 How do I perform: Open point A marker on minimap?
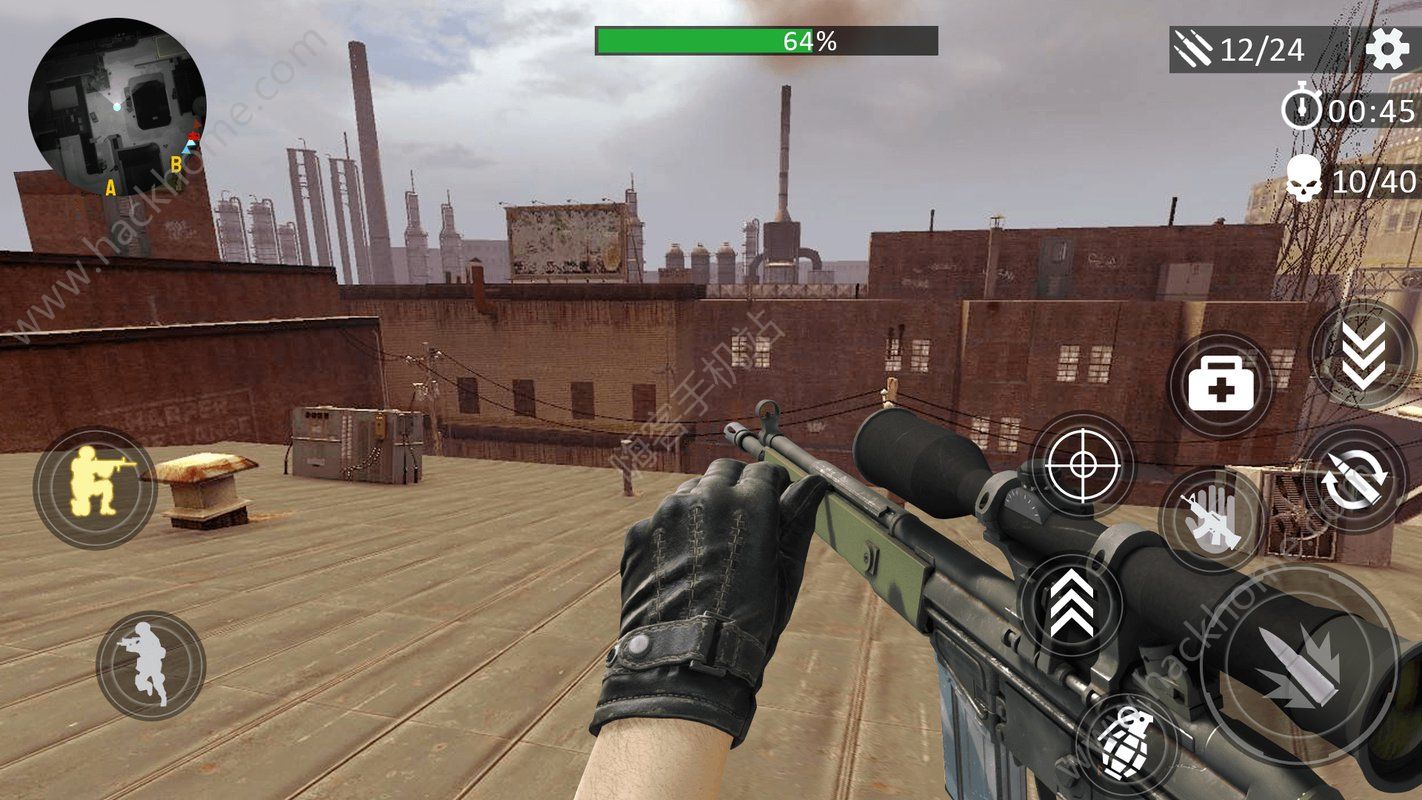point(110,188)
